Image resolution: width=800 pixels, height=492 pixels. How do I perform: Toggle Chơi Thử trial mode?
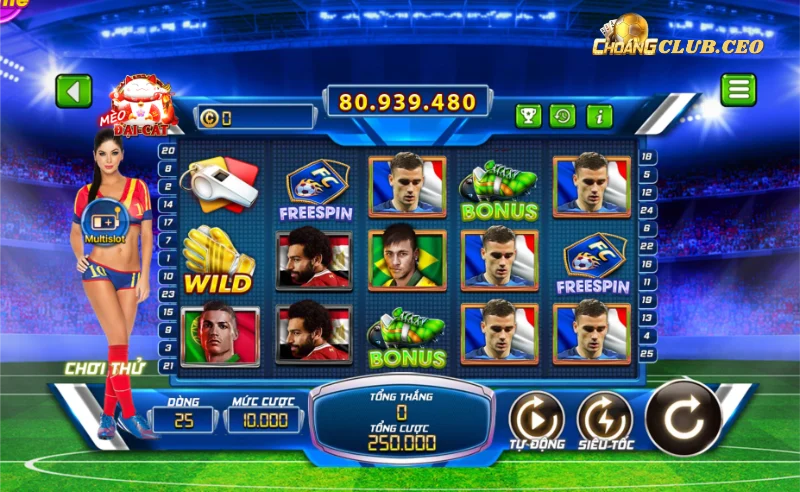(x=104, y=368)
